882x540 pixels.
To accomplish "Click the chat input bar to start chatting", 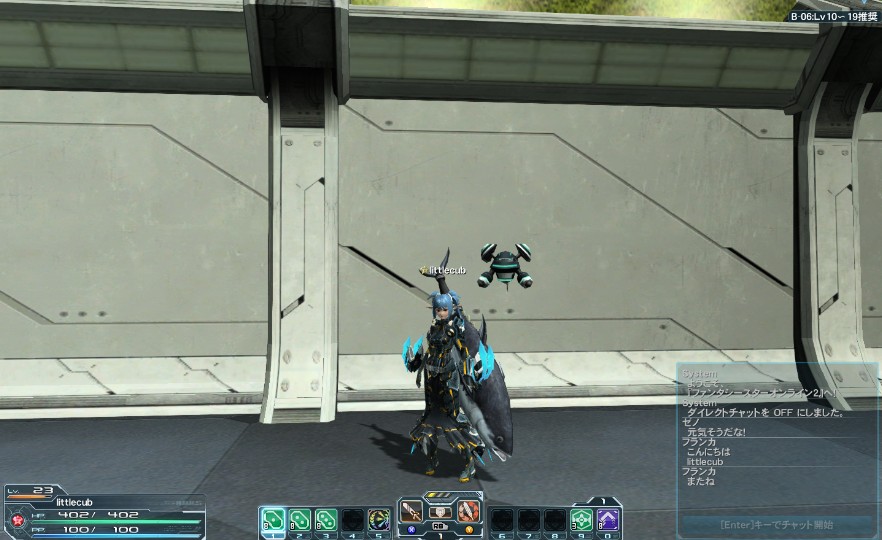I will tap(776, 524).
